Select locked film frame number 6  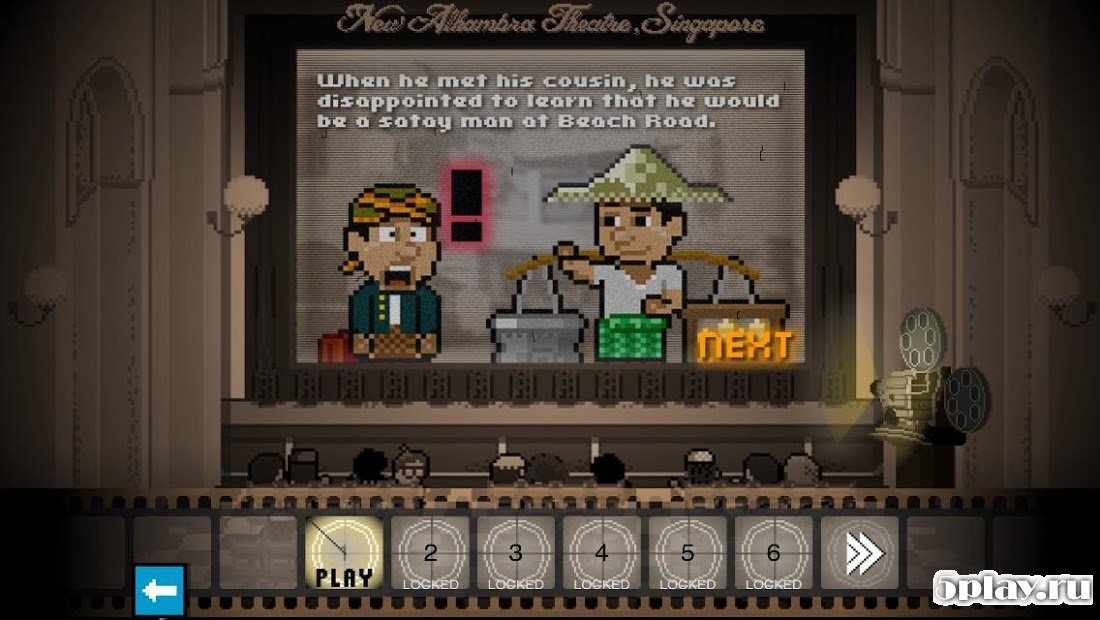774,553
